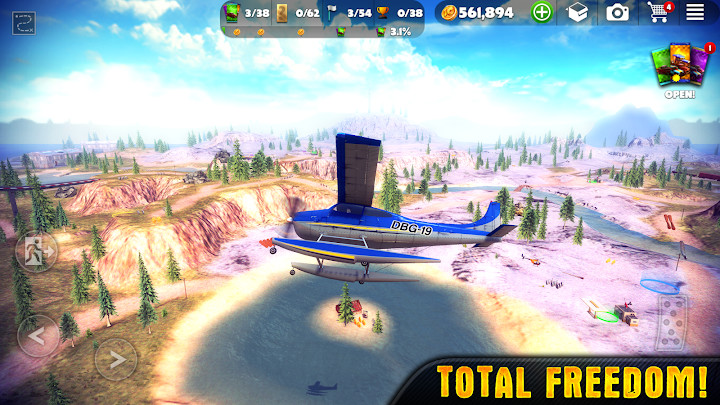Image resolution: width=720 pixels, height=405 pixels.
Task: Exit the vehicle using the running man button
Action: (37, 250)
